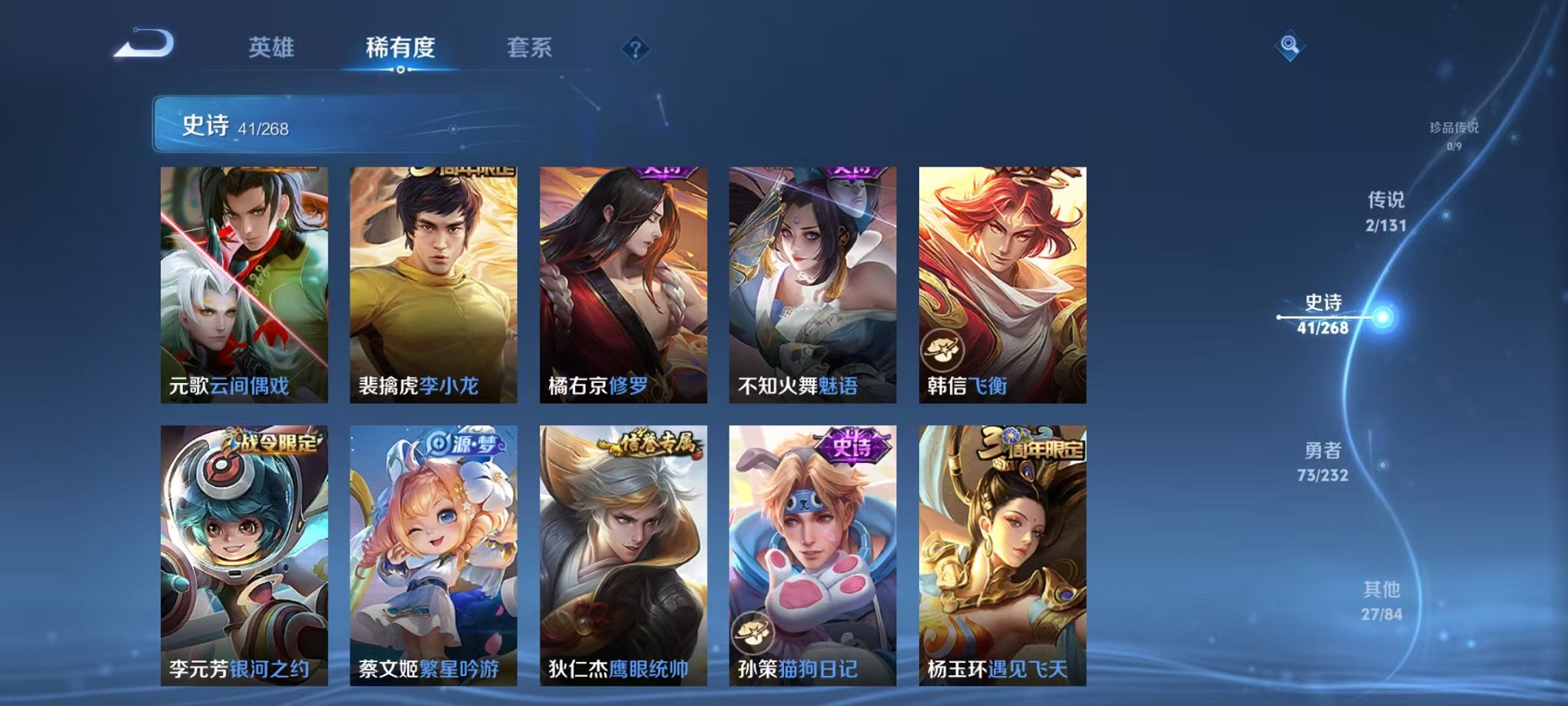The width and height of the screenshot is (1568, 706).
Task: Switch to the 英雄 tab
Action: click(x=268, y=48)
